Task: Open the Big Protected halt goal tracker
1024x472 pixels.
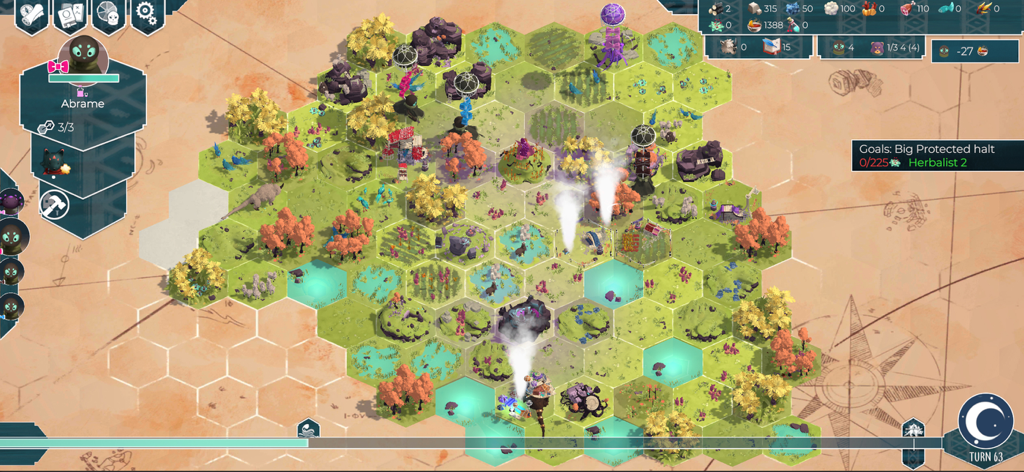Action: coord(938,155)
